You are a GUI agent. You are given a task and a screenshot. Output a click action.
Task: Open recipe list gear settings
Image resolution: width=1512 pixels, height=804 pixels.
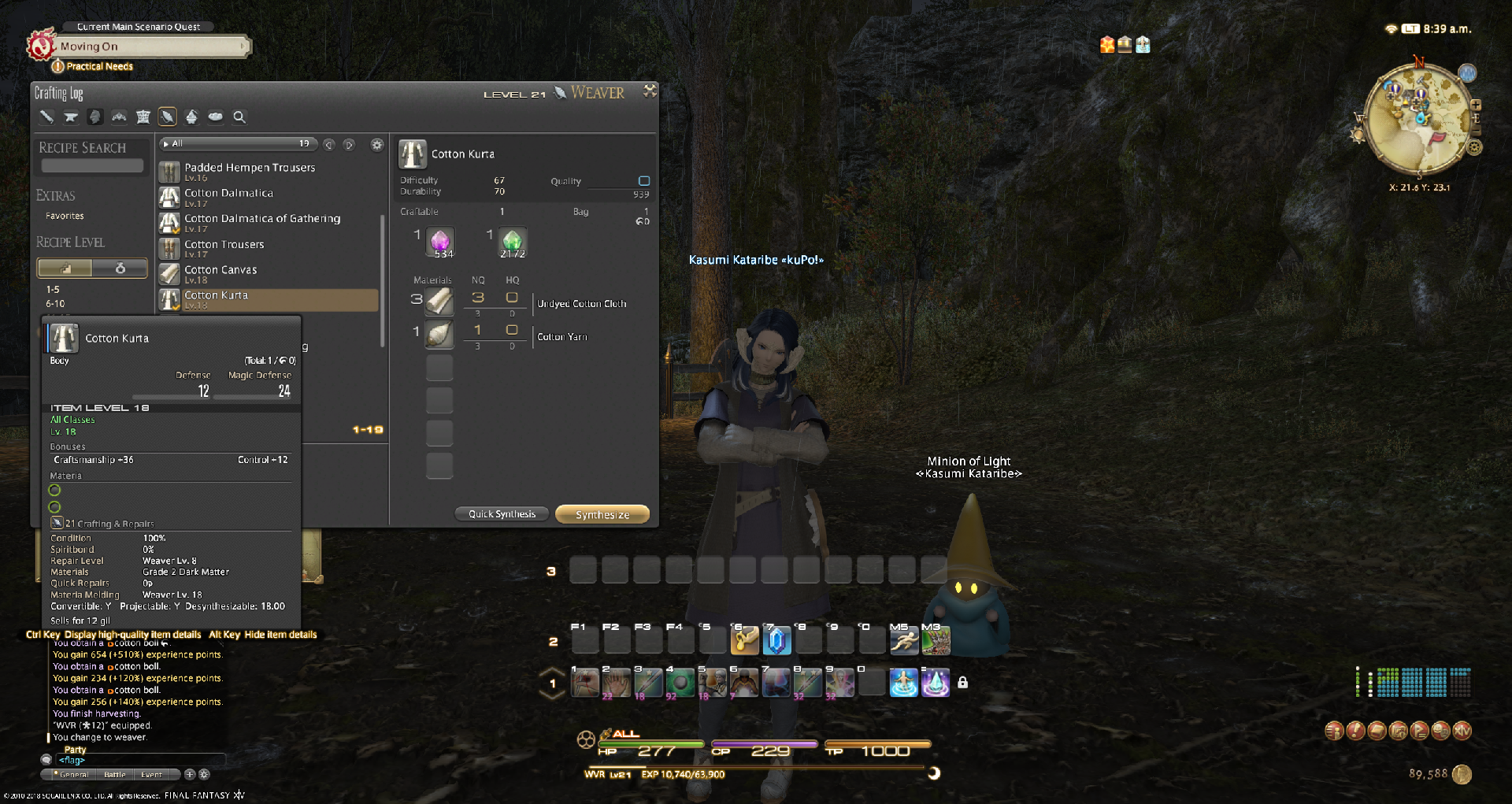tap(377, 144)
